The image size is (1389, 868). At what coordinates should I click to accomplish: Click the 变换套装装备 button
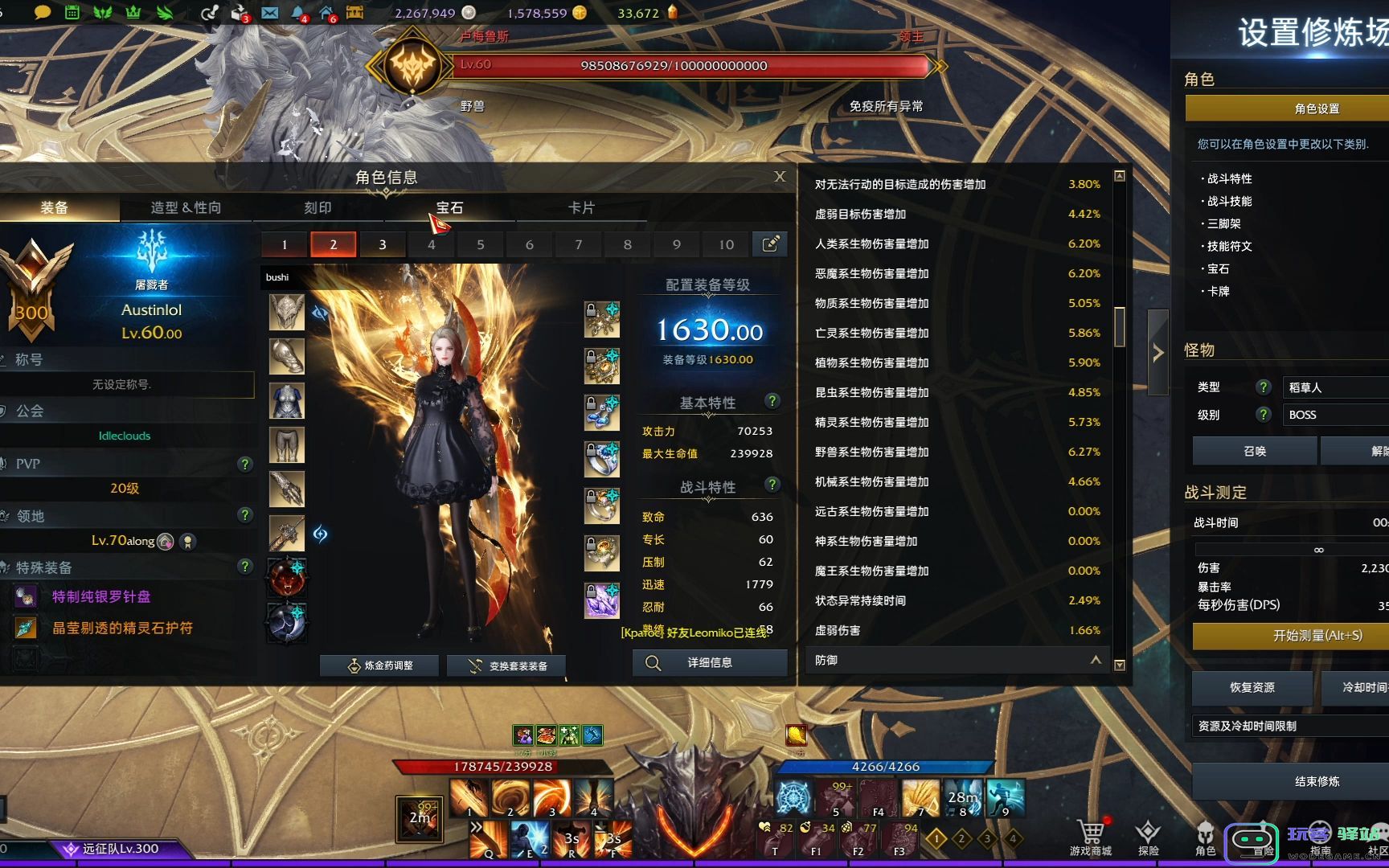coord(506,665)
